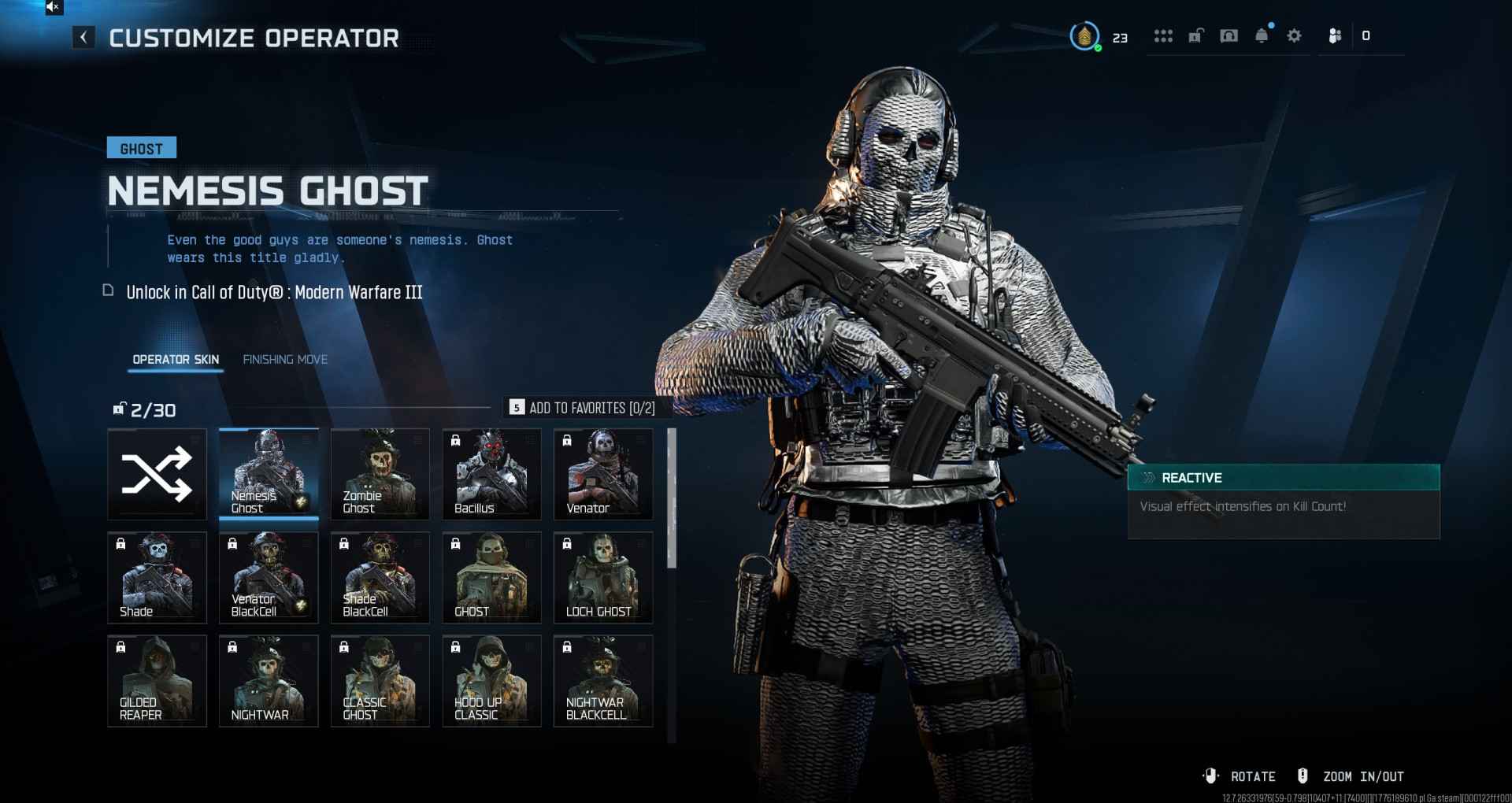Viewport: 1512px width, 803px height.
Task: Open the social friends icon
Action: (1335, 36)
